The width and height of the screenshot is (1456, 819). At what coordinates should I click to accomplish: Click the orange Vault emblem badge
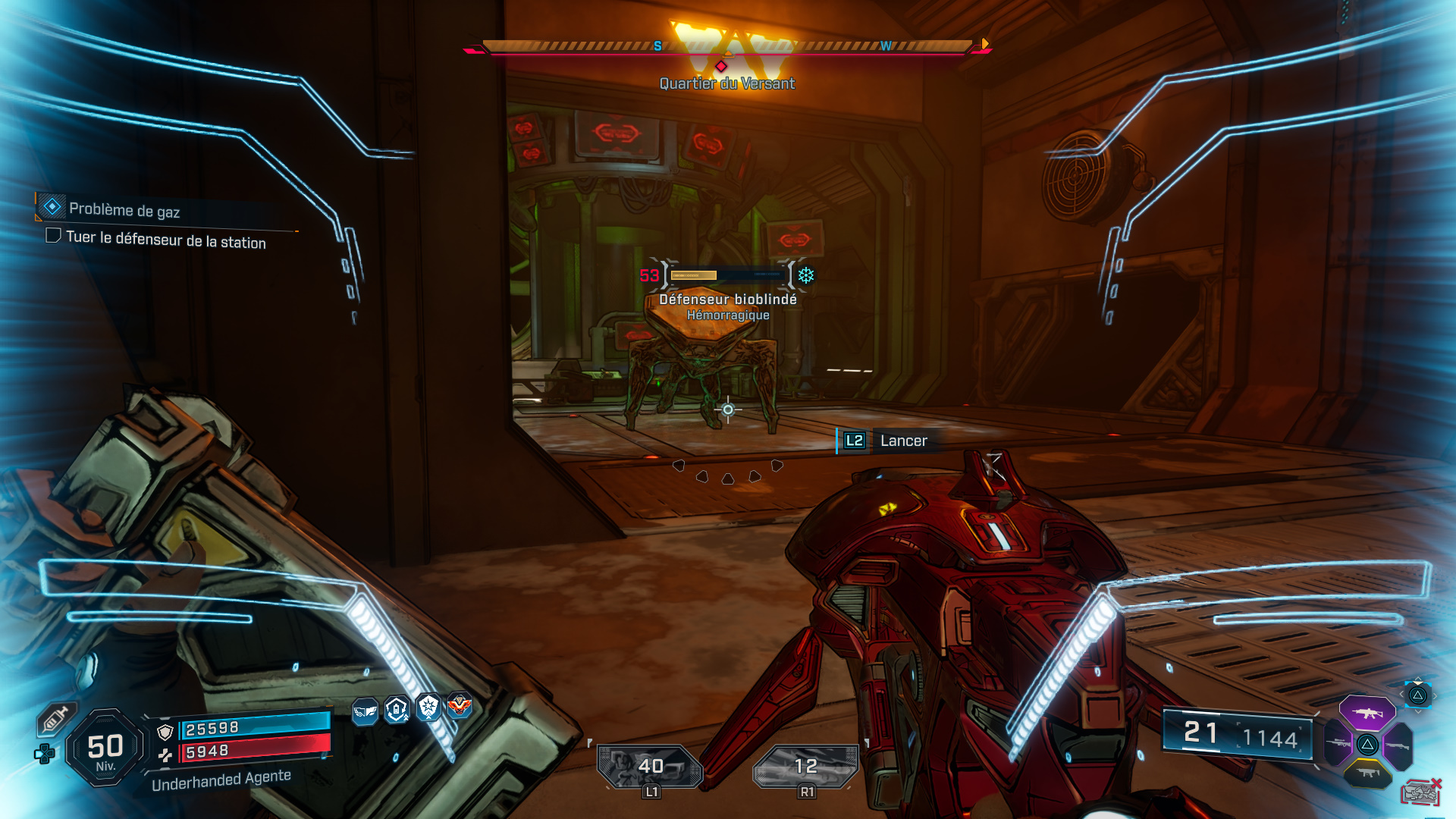click(x=460, y=705)
